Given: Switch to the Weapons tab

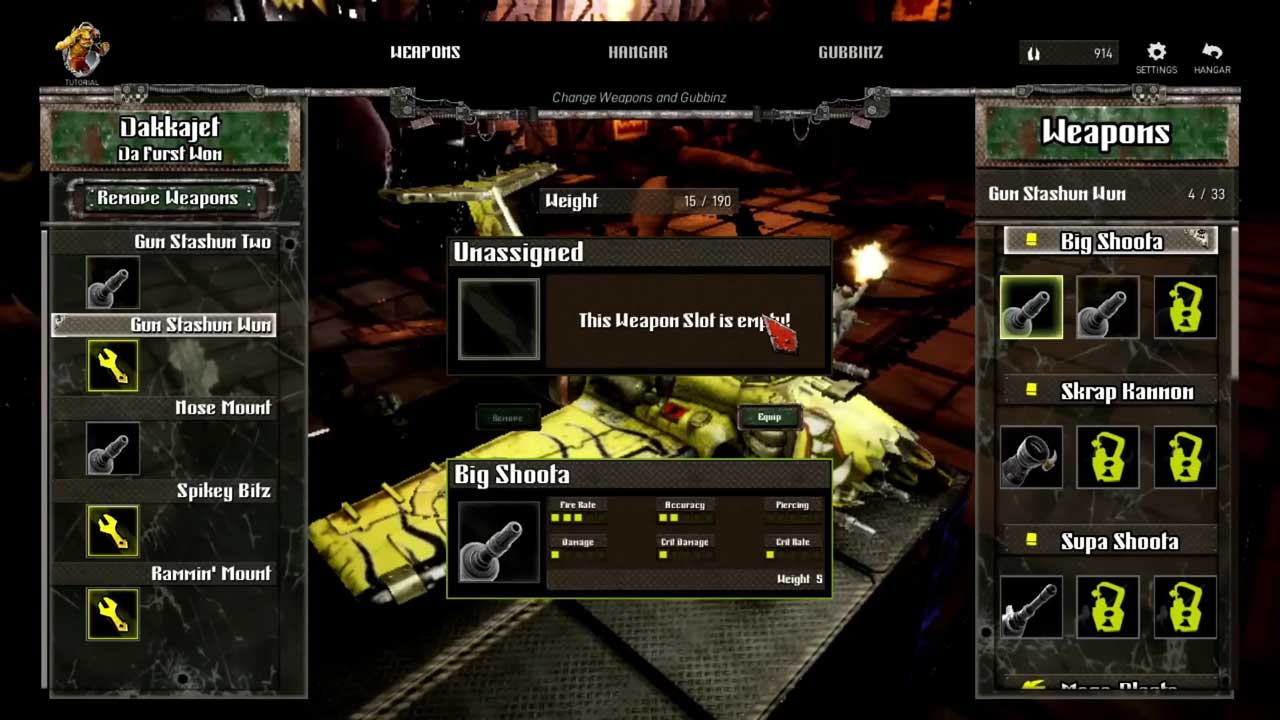Looking at the screenshot, I should (x=425, y=52).
